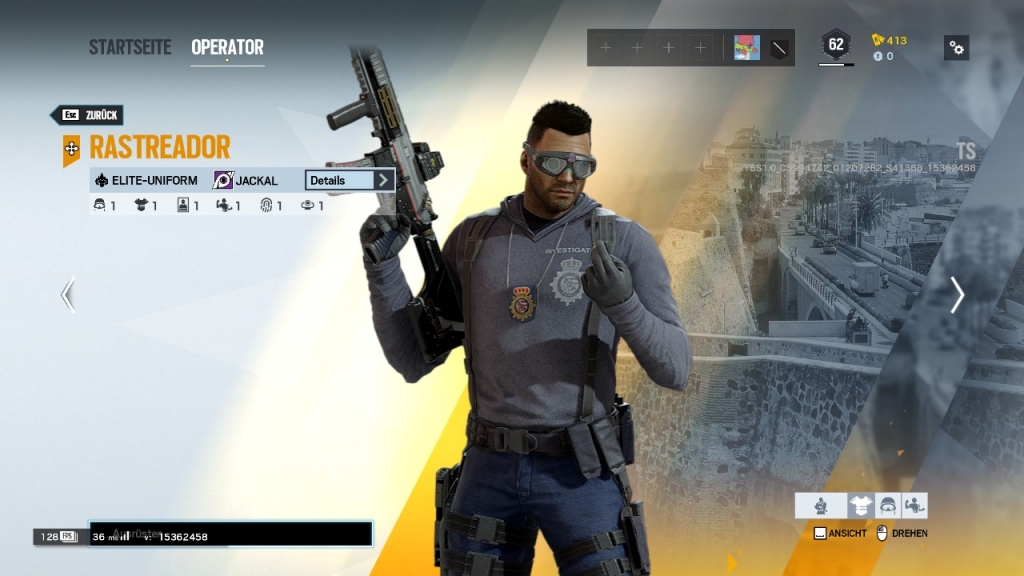Show the next operator with right arrow

(956, 294)
